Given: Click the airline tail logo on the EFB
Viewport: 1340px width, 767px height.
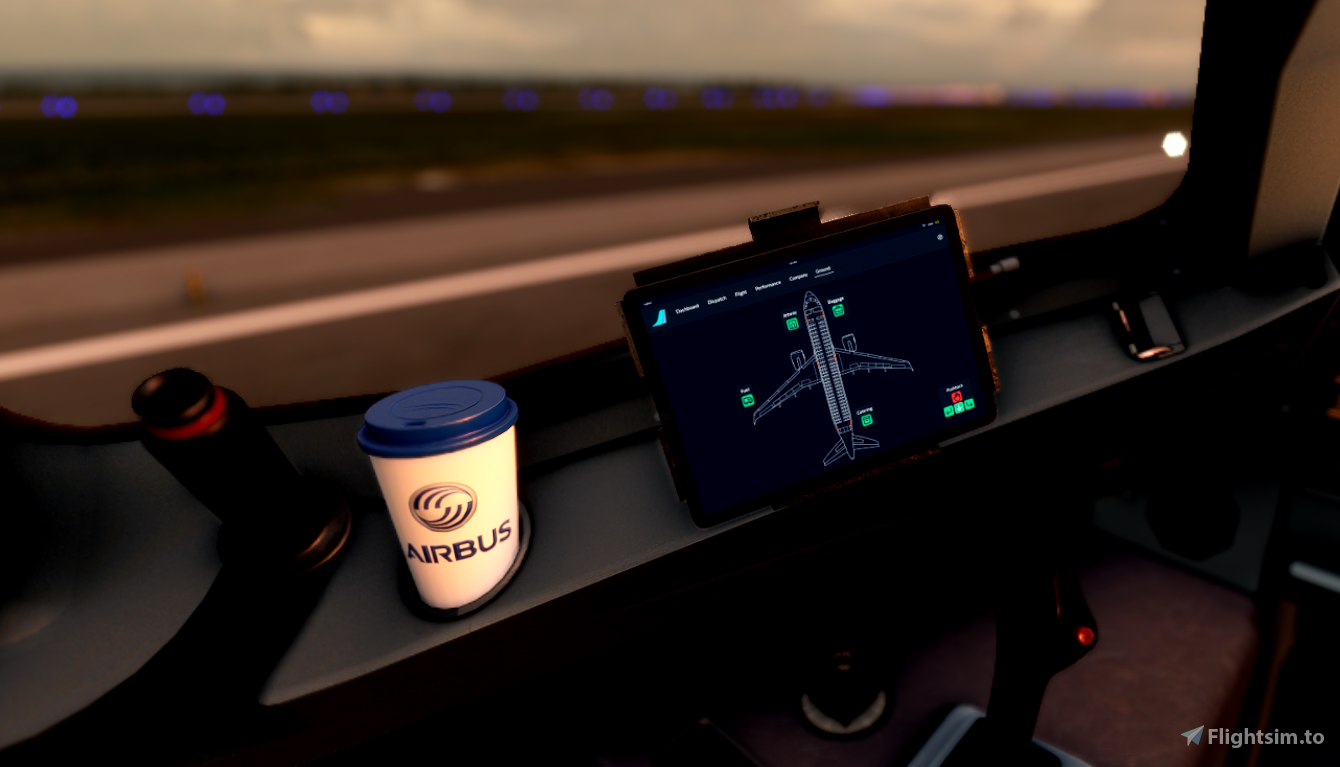Looking at the screenshot, I should 660,318.
